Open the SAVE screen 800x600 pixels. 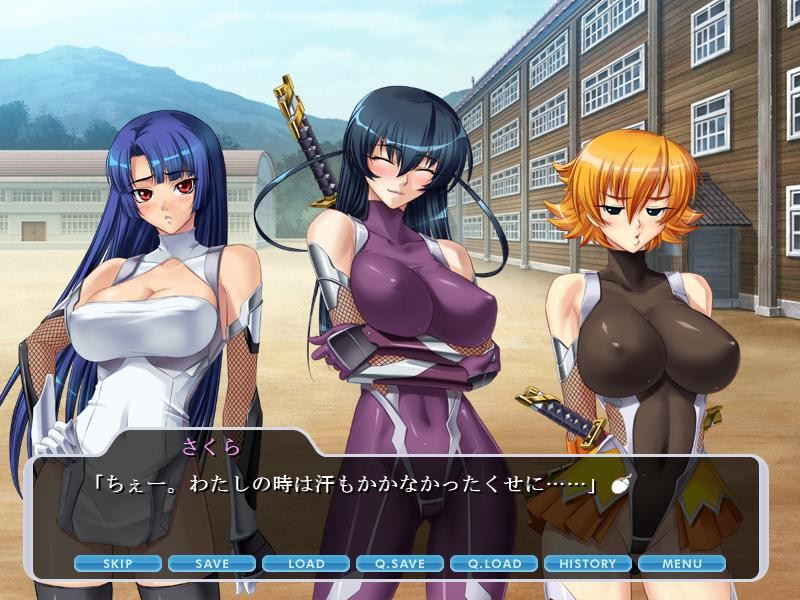[212, 564]
